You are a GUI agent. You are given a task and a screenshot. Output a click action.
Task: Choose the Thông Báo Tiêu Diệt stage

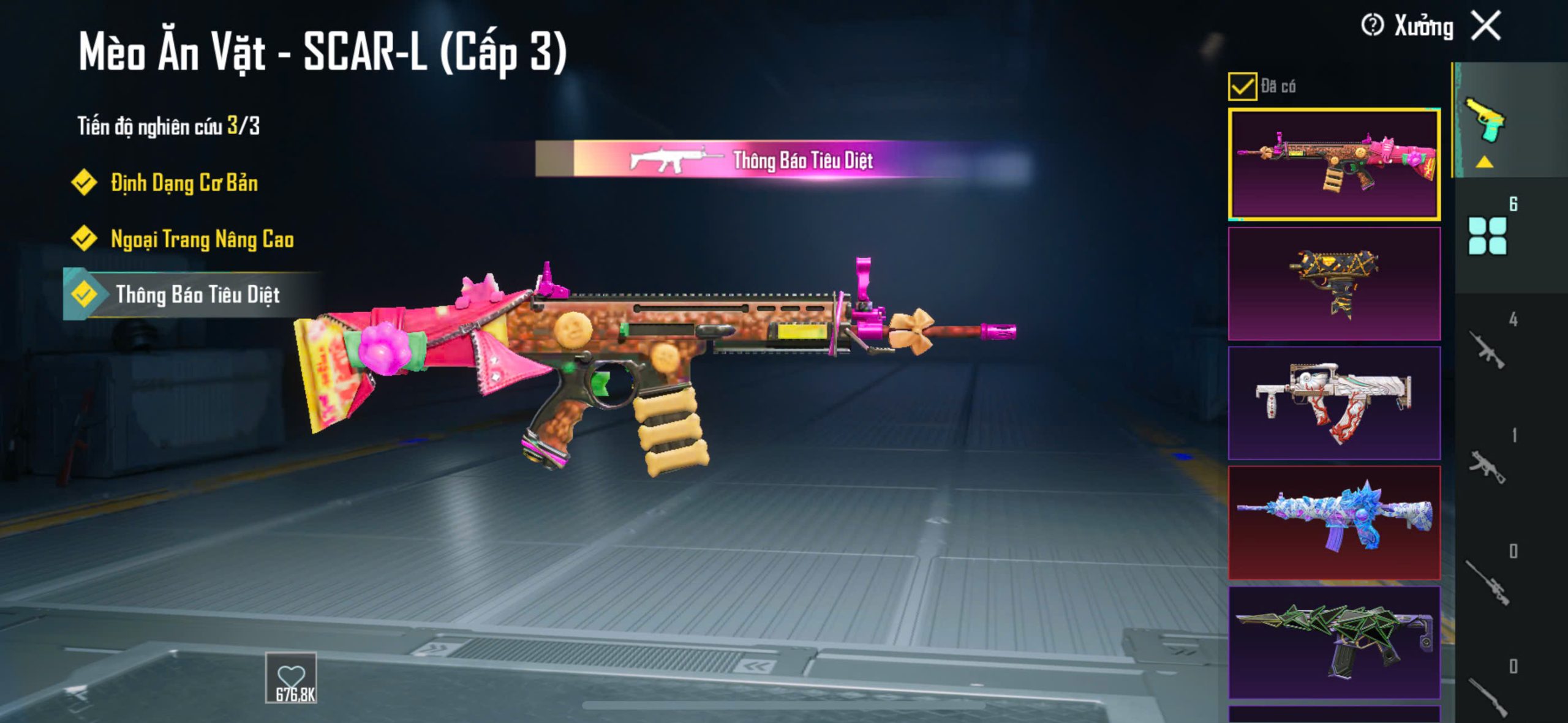click(197, 295)
